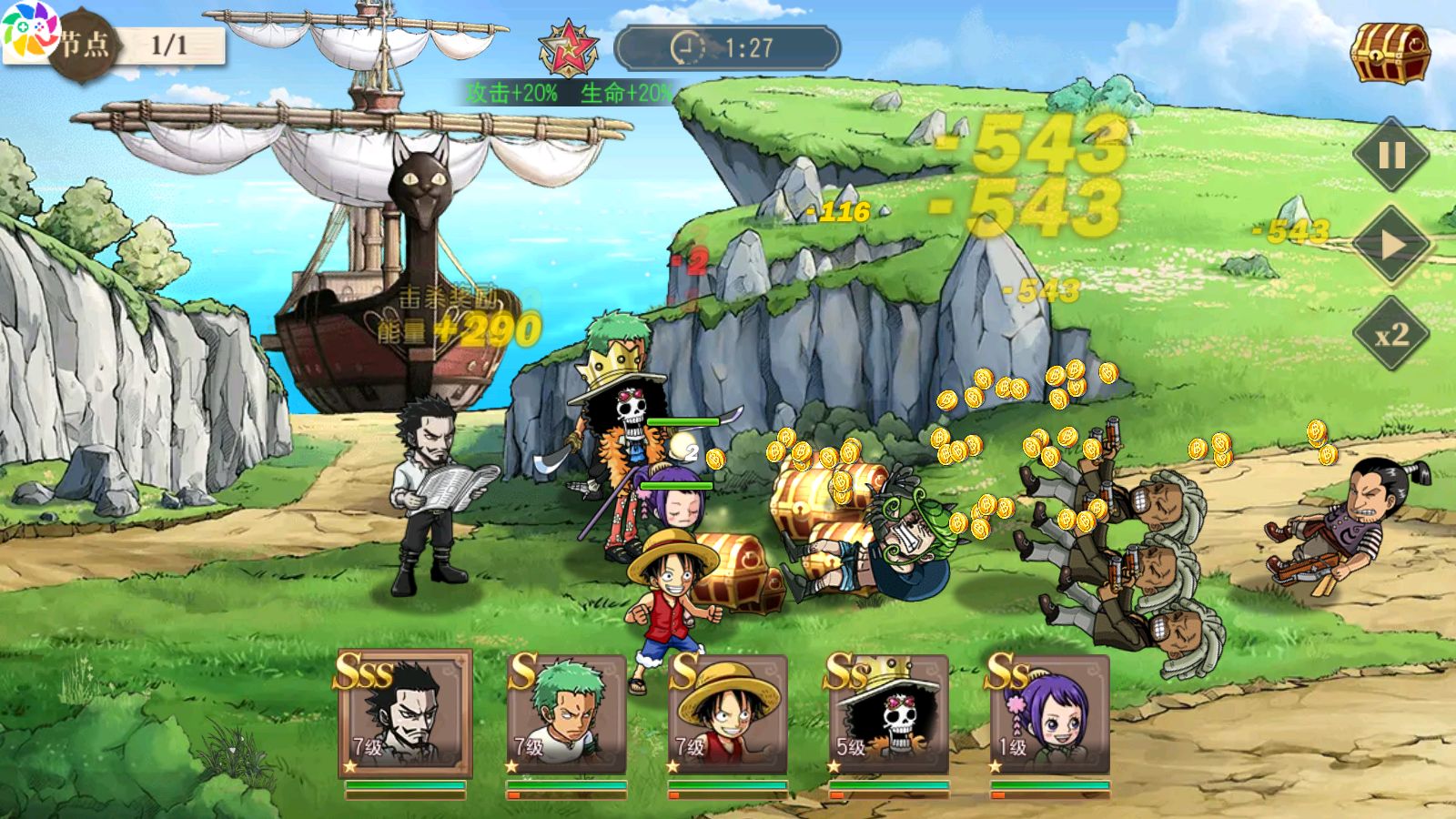The width and height of the screenshot is (1456, 819).
Task: Open the treasure chest rewards
Action: [1390, 53]
